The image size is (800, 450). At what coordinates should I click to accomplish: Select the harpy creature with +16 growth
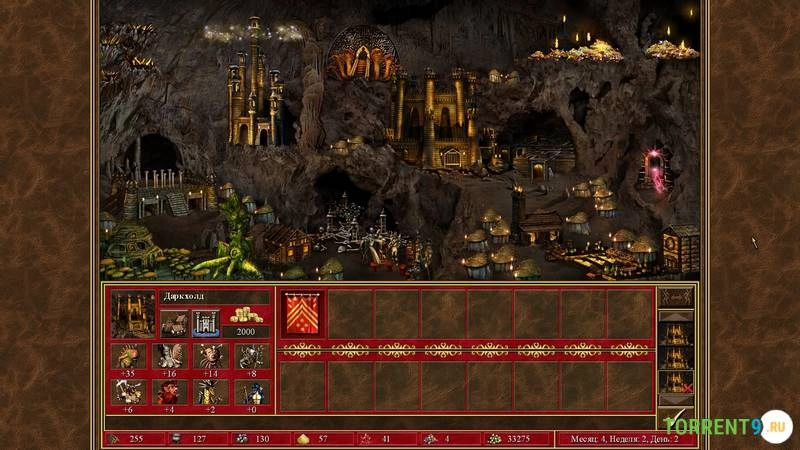[x=169, y=356]
